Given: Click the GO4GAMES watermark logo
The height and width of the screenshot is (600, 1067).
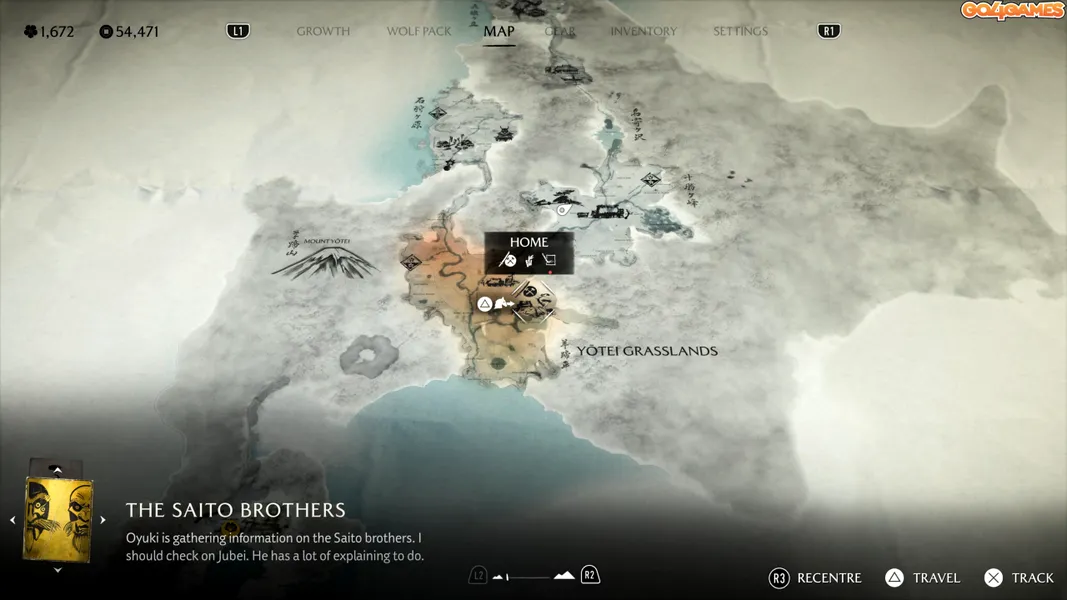Looking at the screenshot, I should pyautogui.click(x=1012, y=11).
